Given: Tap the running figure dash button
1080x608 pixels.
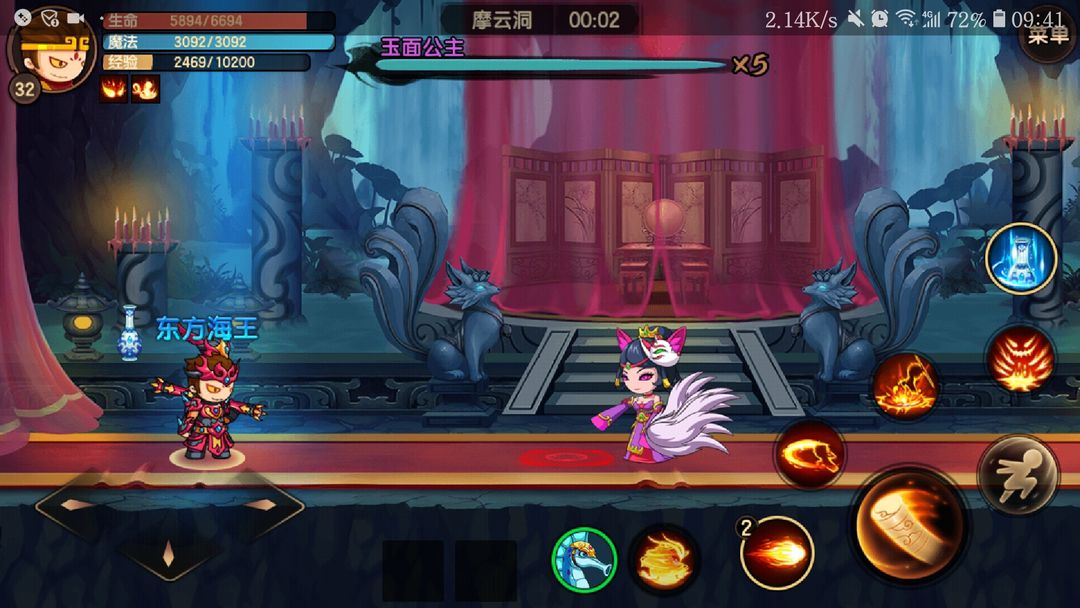Looking at the screenshot, I should point(1018,475).
